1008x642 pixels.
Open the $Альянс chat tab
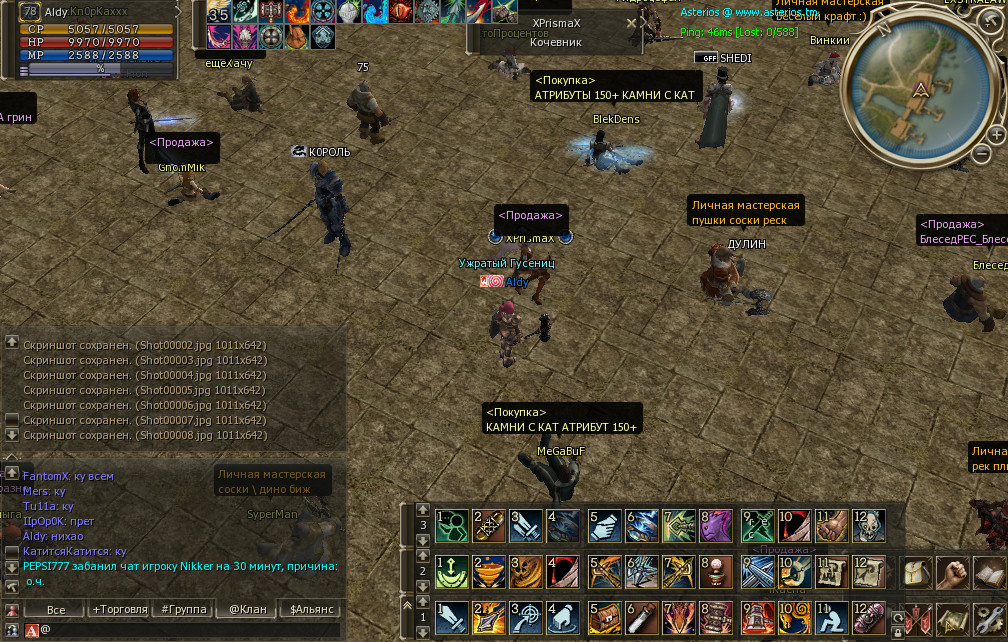(311, 609)
